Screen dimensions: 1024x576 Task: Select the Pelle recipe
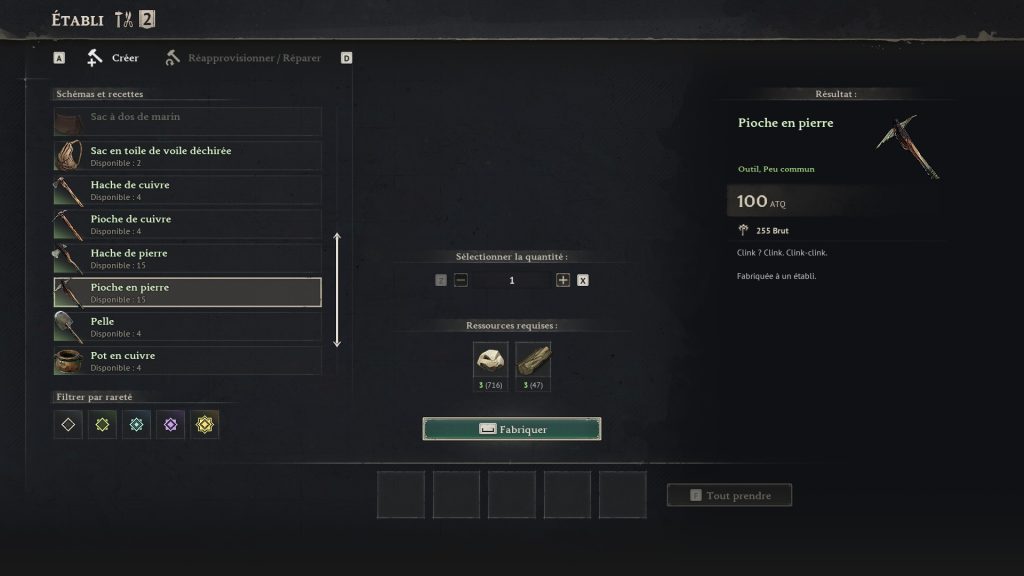(x=187, y=326)
